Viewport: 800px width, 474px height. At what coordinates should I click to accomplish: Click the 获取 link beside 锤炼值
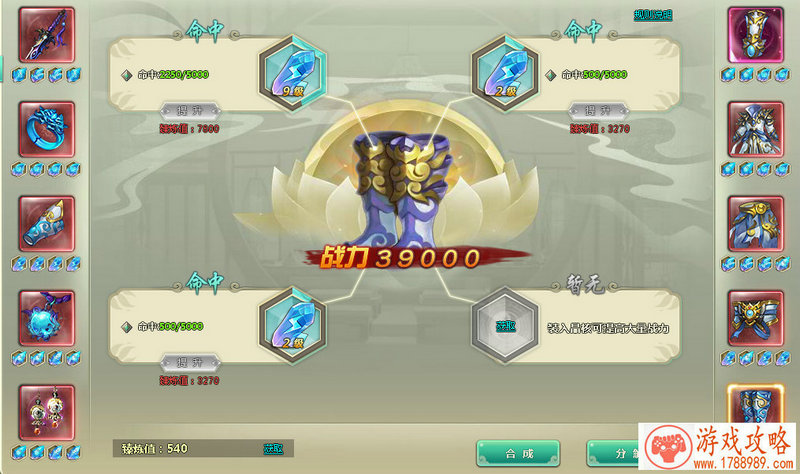coord(273,448)
